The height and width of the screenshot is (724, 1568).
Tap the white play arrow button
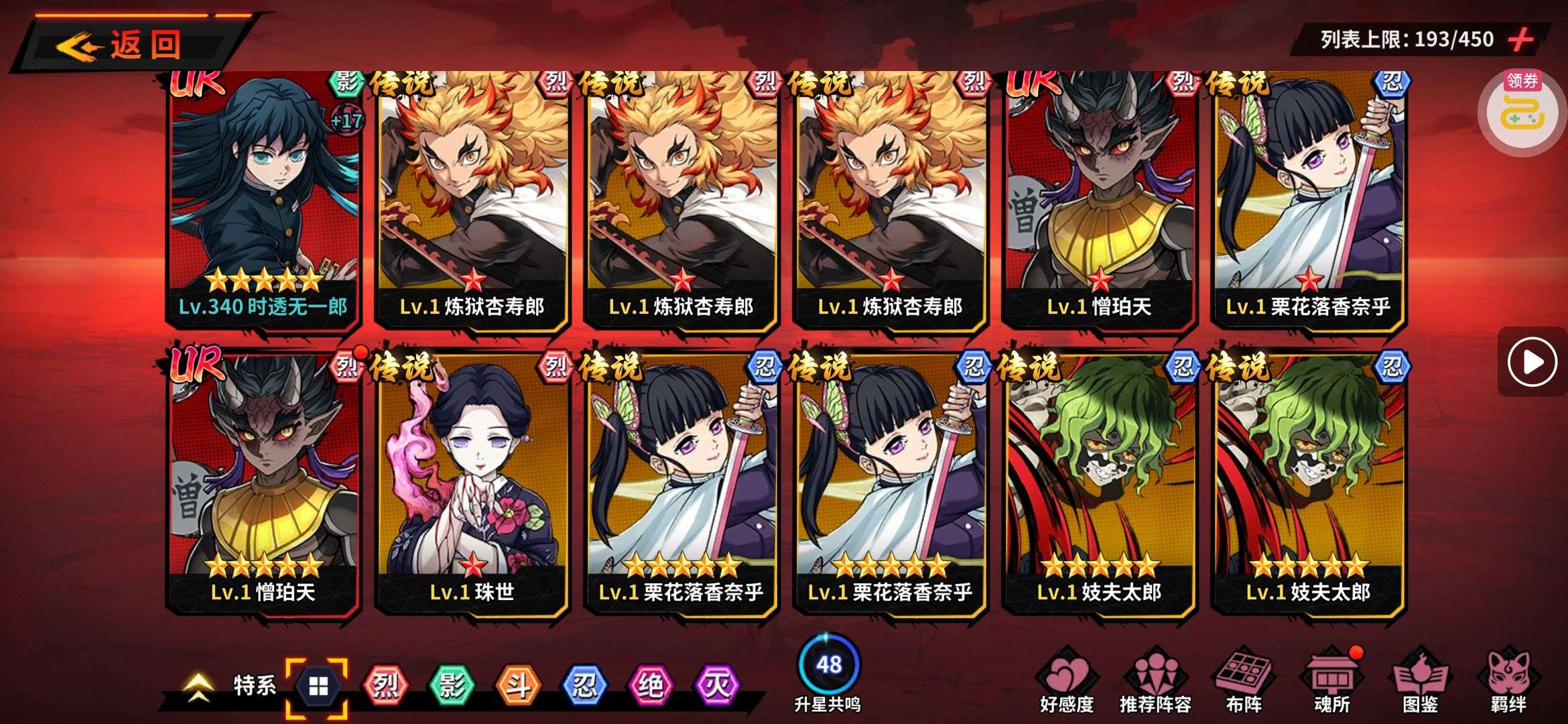pos(1532,362)
